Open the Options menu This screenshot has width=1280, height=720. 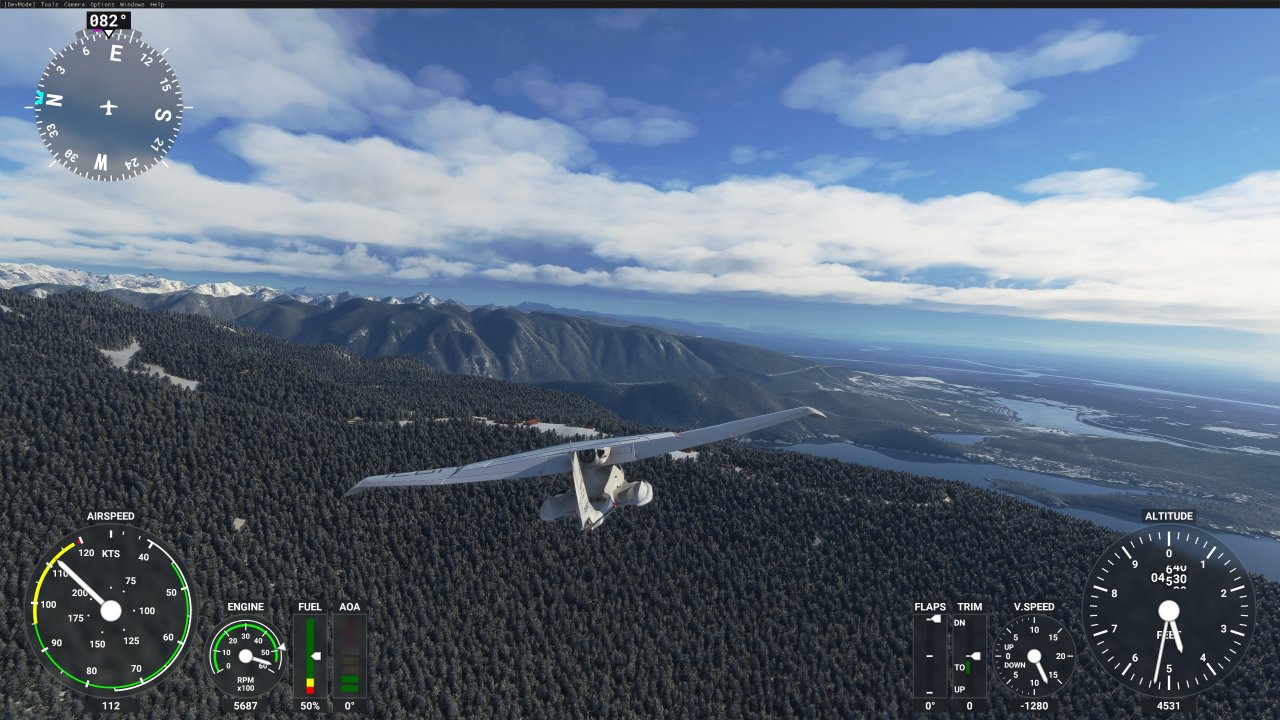click(x=102, y=4)
